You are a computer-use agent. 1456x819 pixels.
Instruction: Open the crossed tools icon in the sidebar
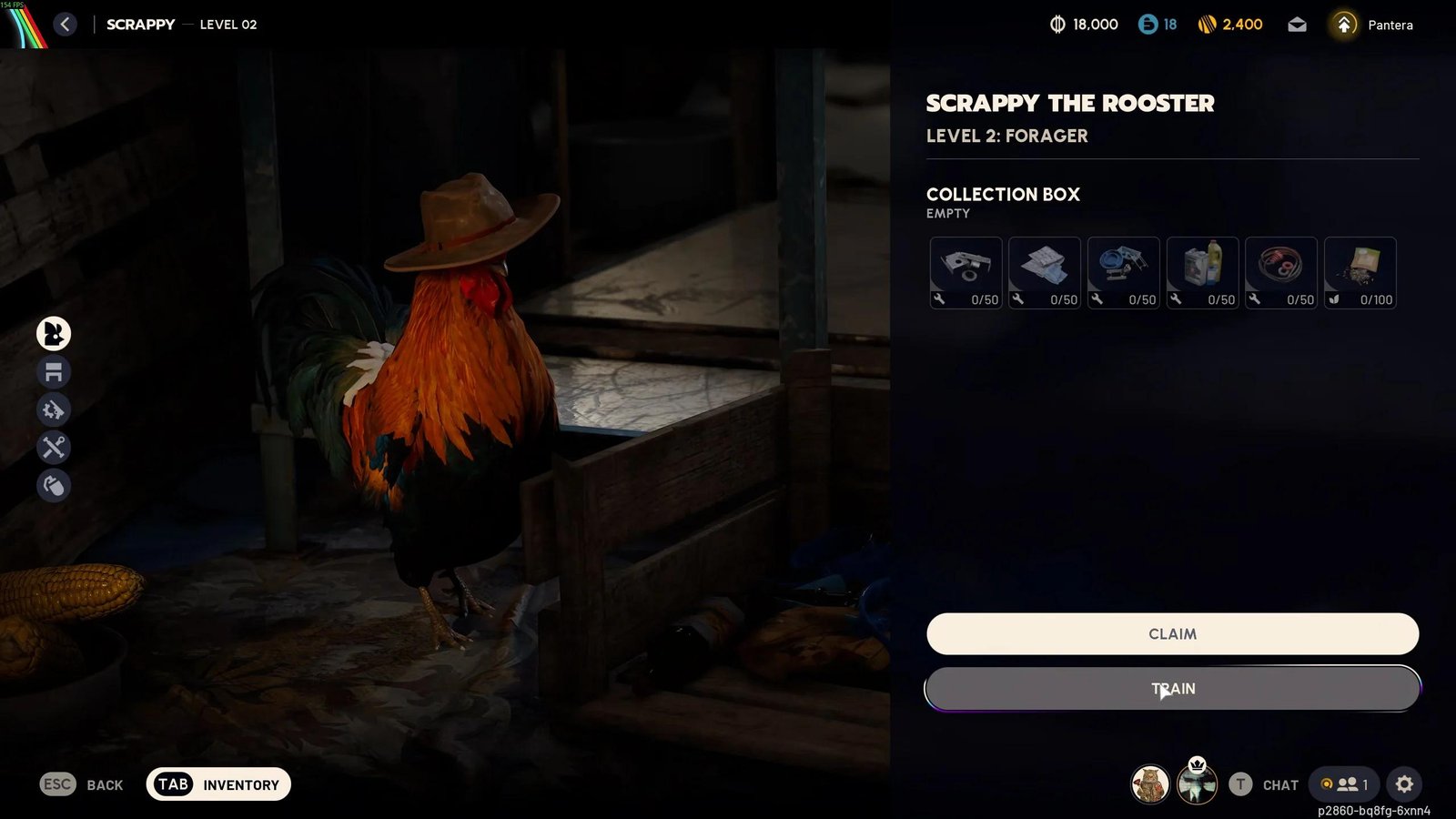tap(52, 449)
